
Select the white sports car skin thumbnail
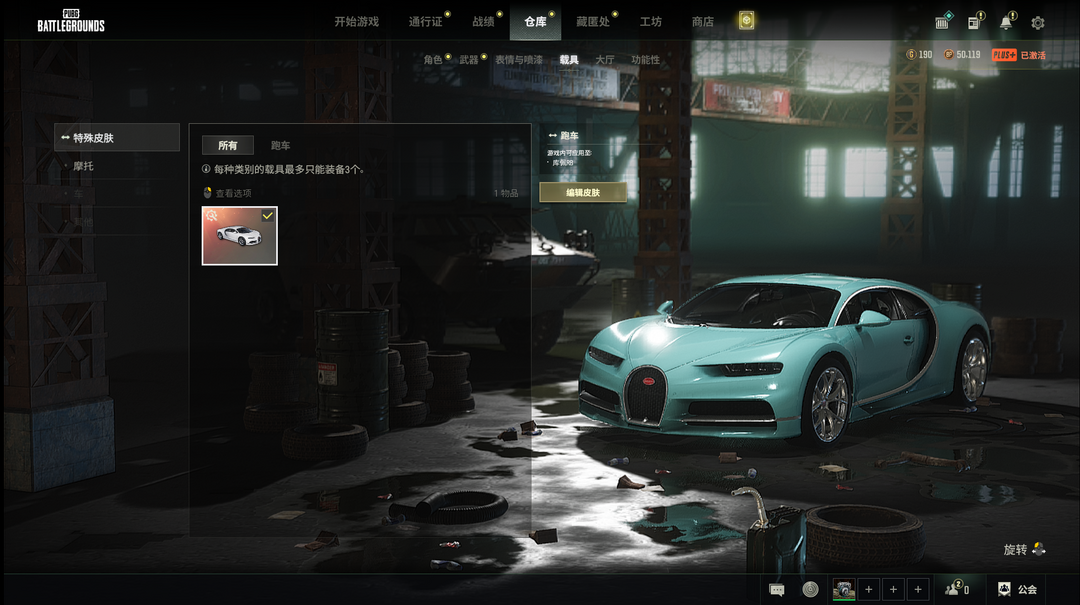240,236
